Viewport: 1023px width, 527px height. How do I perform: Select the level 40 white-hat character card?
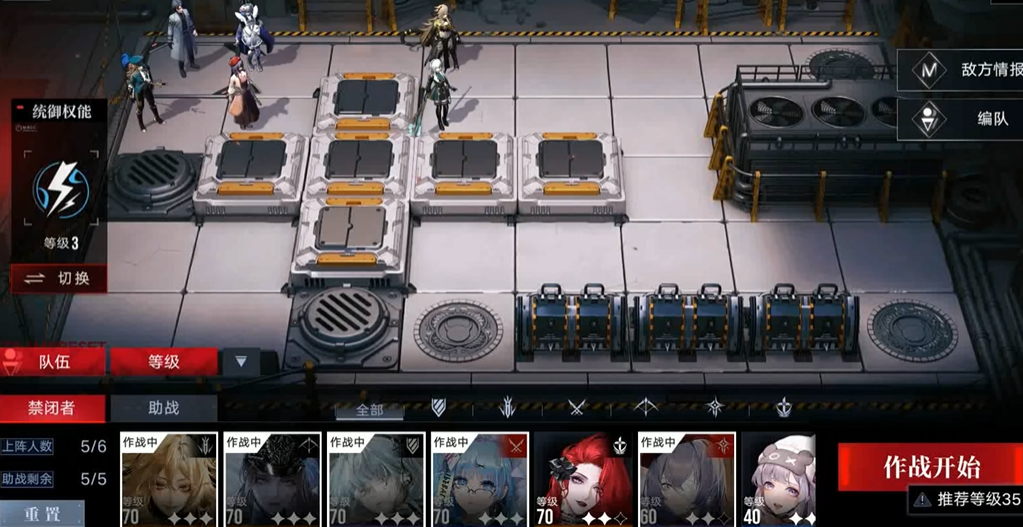777,479
